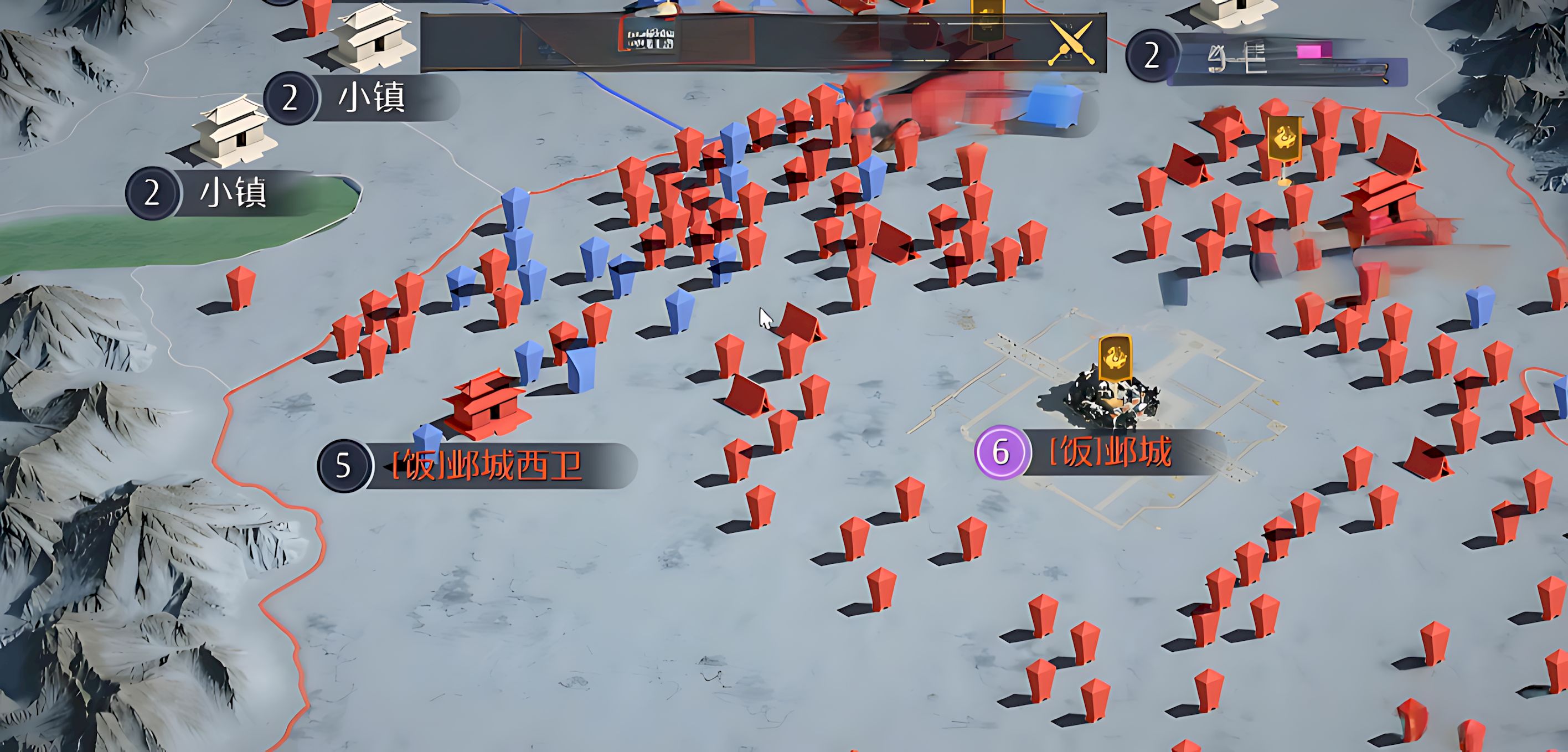Click the crossed swords battle icon
1568x752 pixels.
pos(1071,43)
